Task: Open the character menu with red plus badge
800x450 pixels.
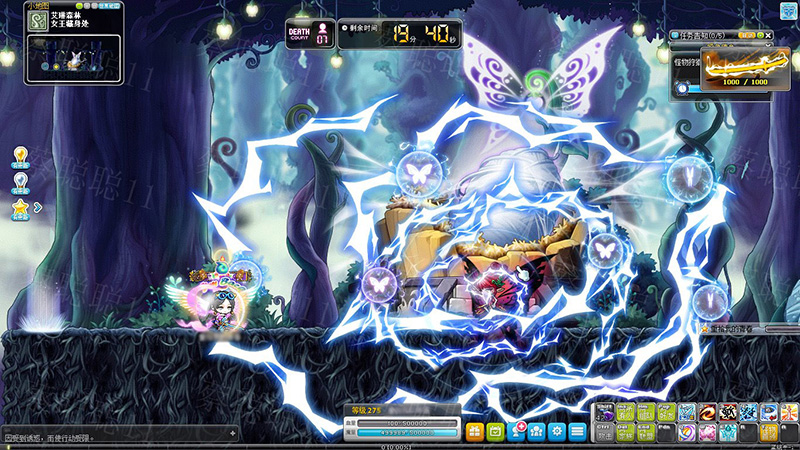Action: pyautogui.click(x=517, y=431)
